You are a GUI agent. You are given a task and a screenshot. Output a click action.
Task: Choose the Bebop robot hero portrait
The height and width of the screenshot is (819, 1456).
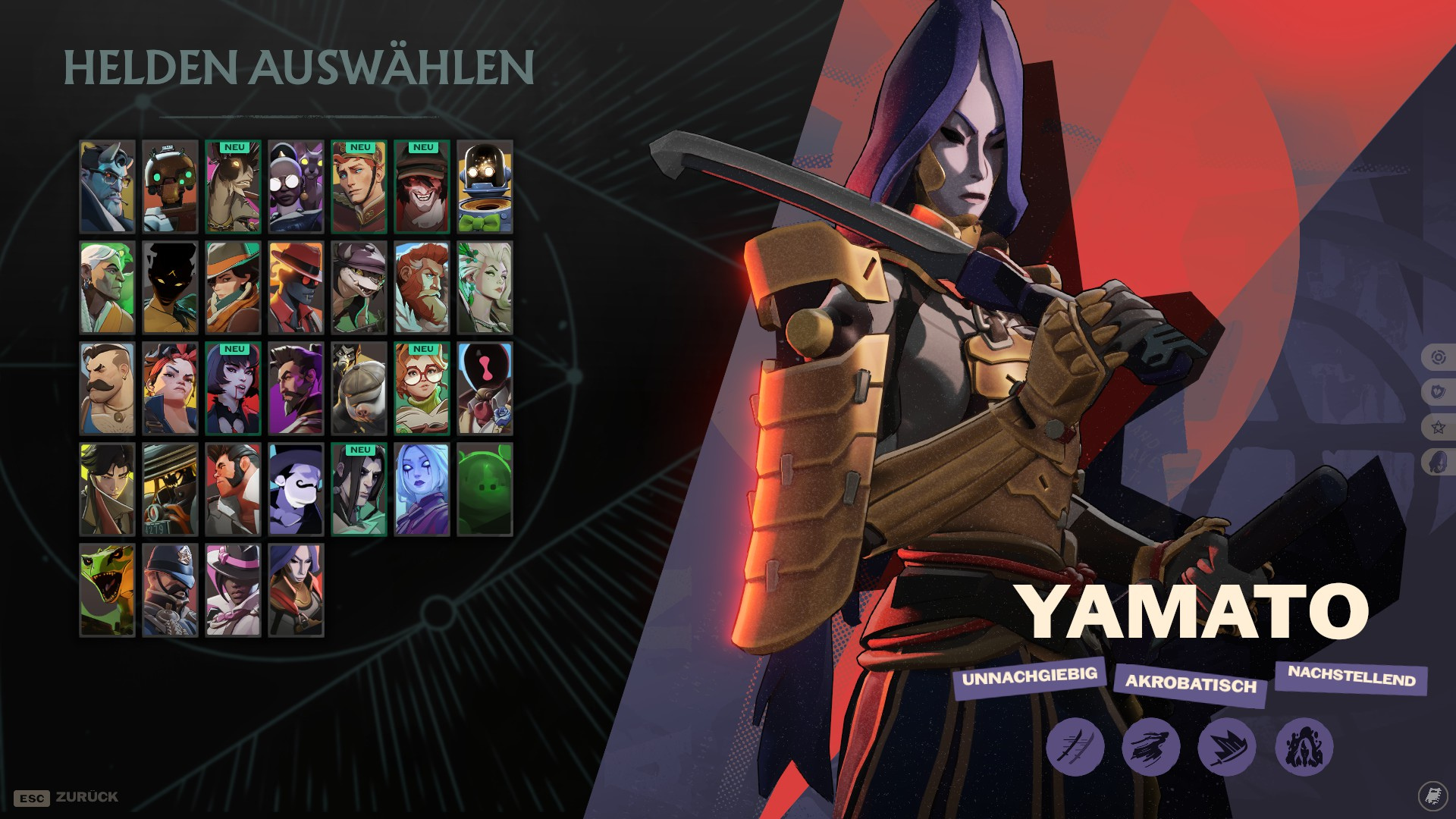click(170, 187)
